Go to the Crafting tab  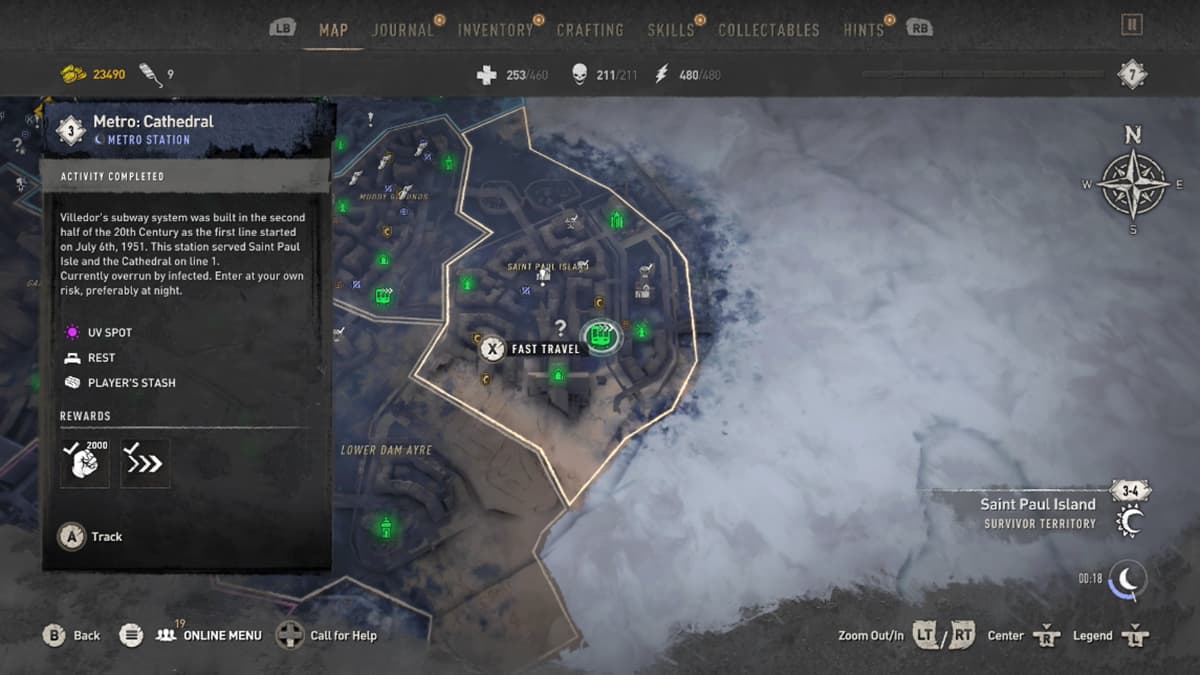coord(590,30)
